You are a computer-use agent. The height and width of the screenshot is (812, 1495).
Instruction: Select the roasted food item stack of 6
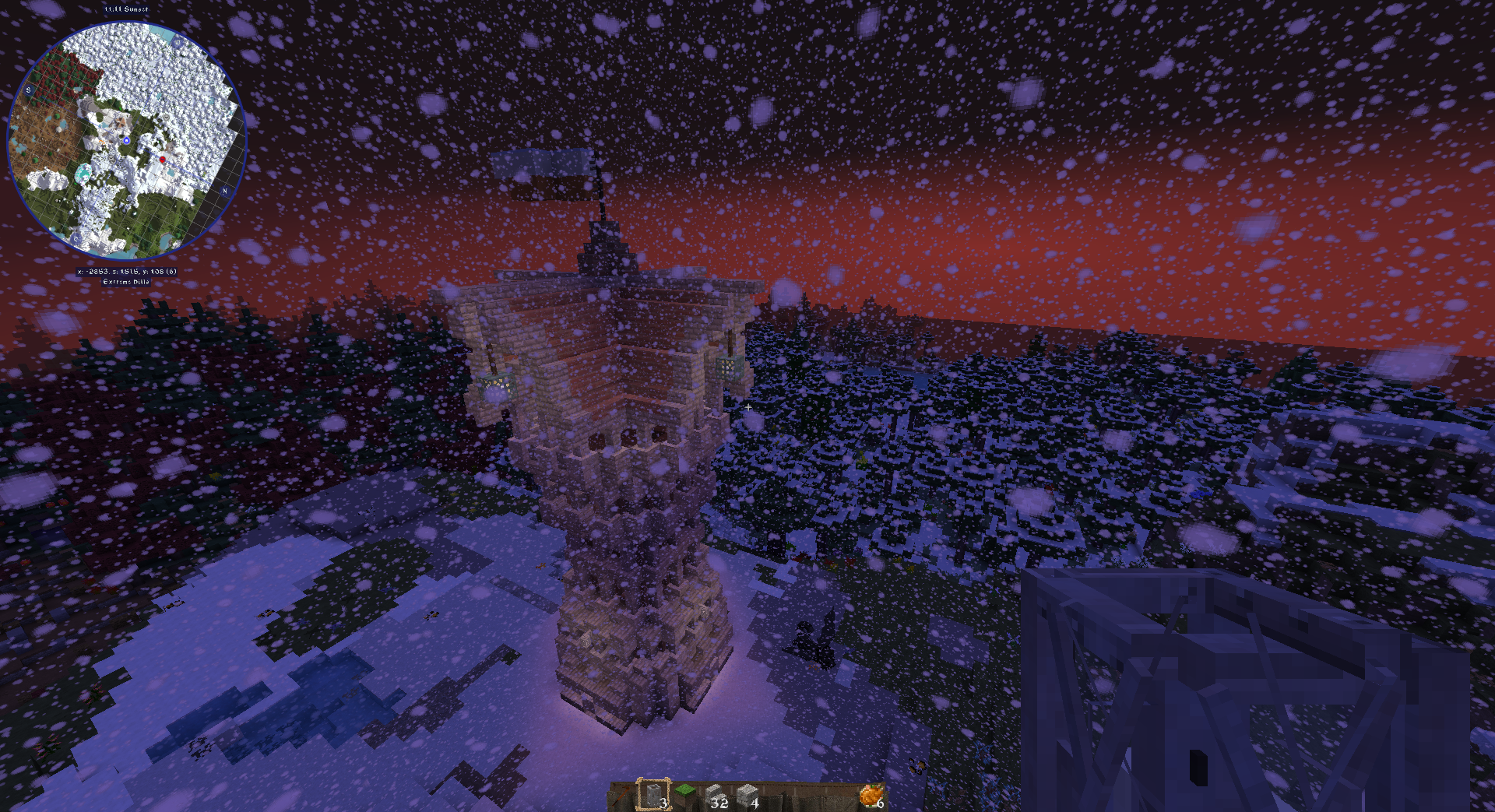871,796
